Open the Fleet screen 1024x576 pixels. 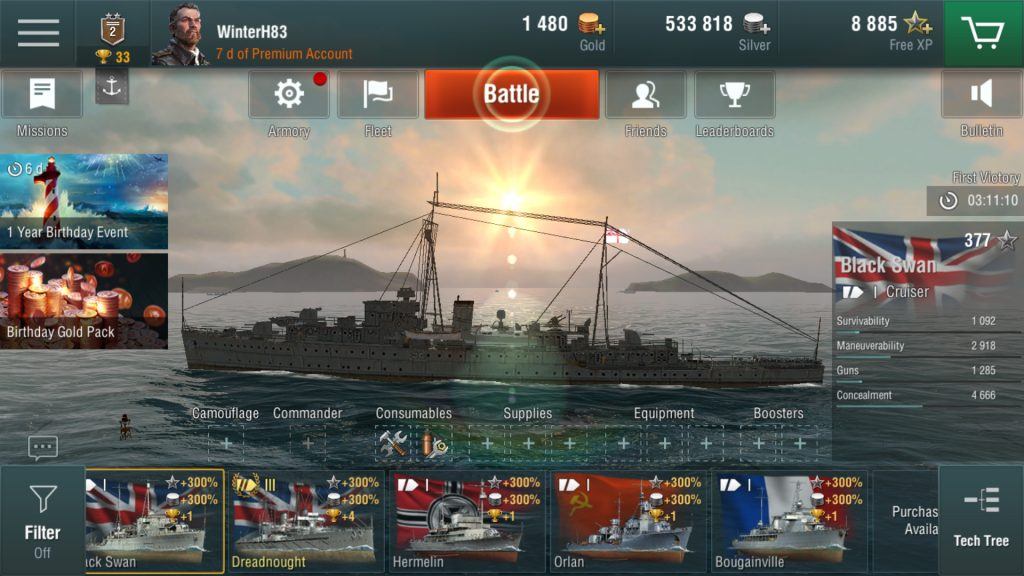point(378,95)
